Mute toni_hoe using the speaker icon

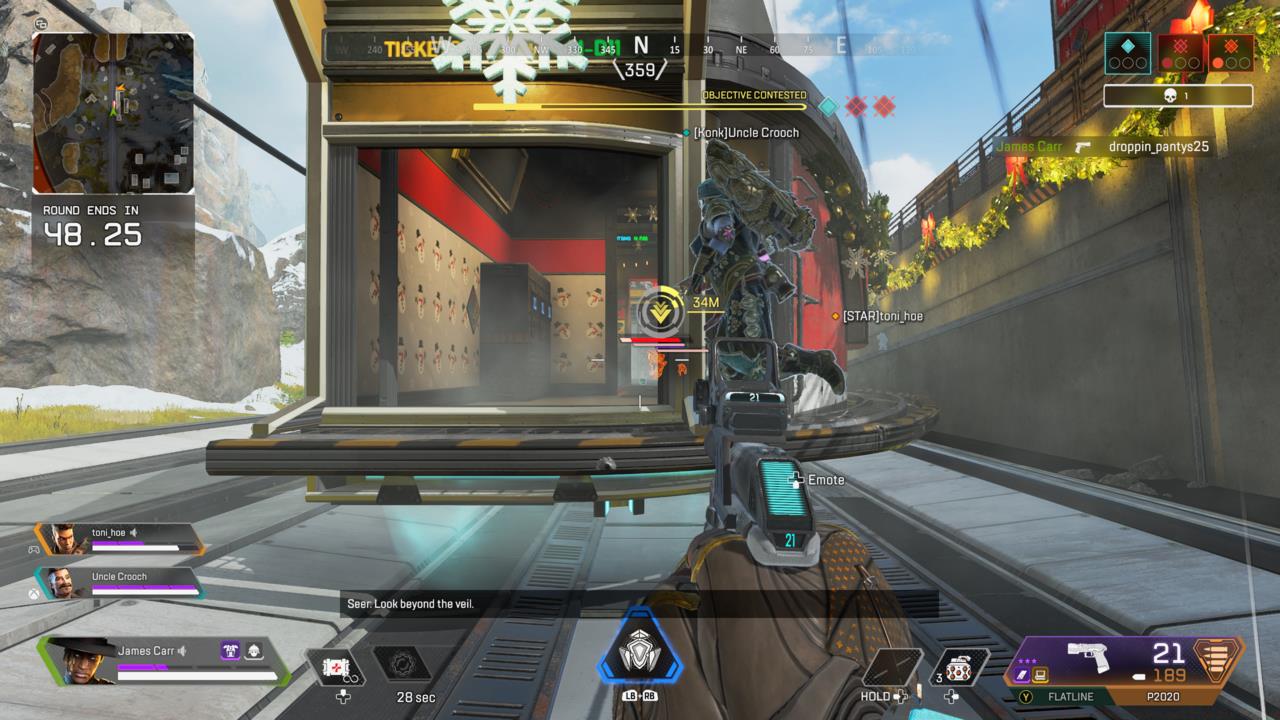coord(133,533)
